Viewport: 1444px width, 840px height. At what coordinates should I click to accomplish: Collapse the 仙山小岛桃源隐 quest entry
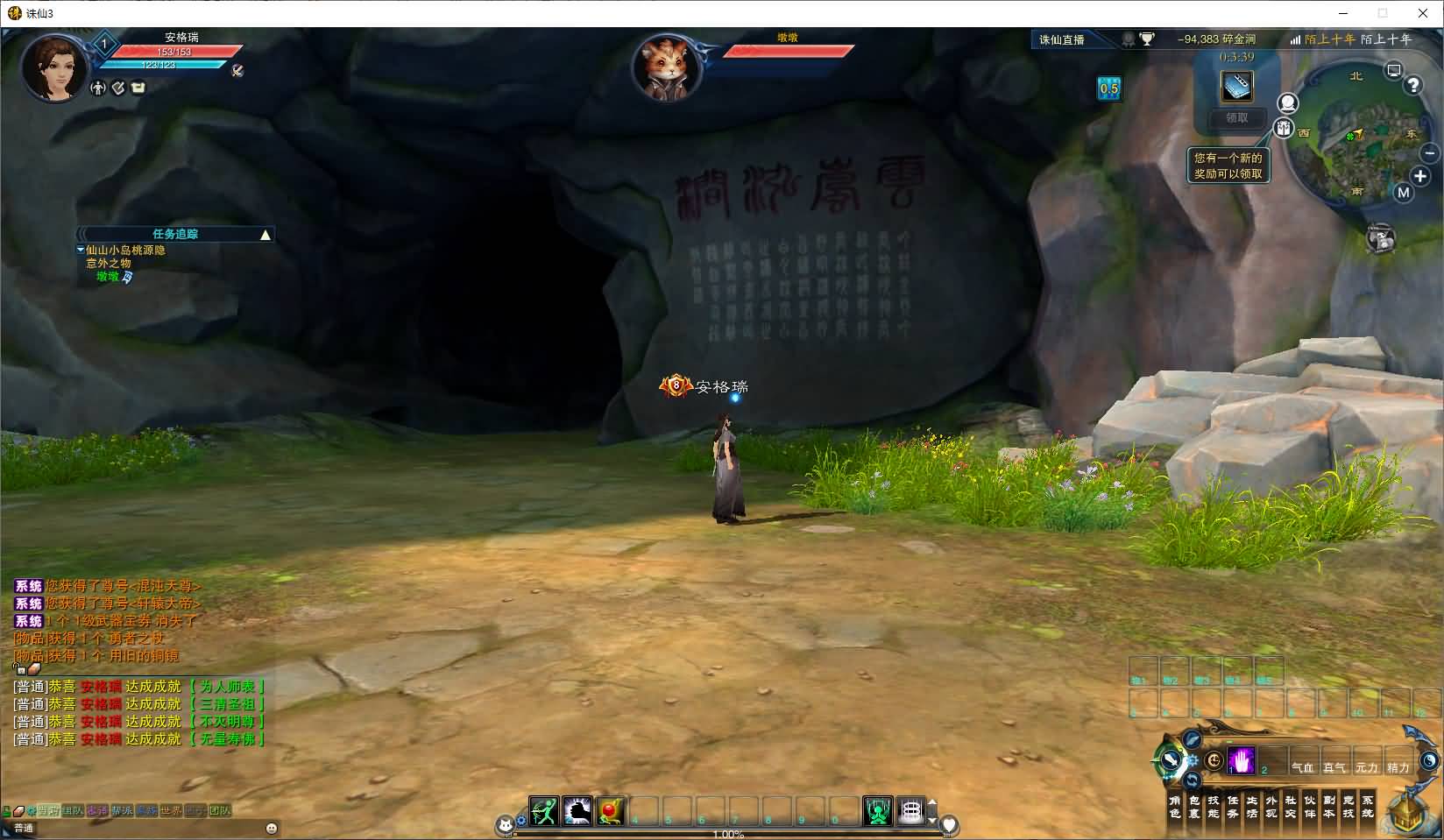pyautogui.click(x=81, y=251)
